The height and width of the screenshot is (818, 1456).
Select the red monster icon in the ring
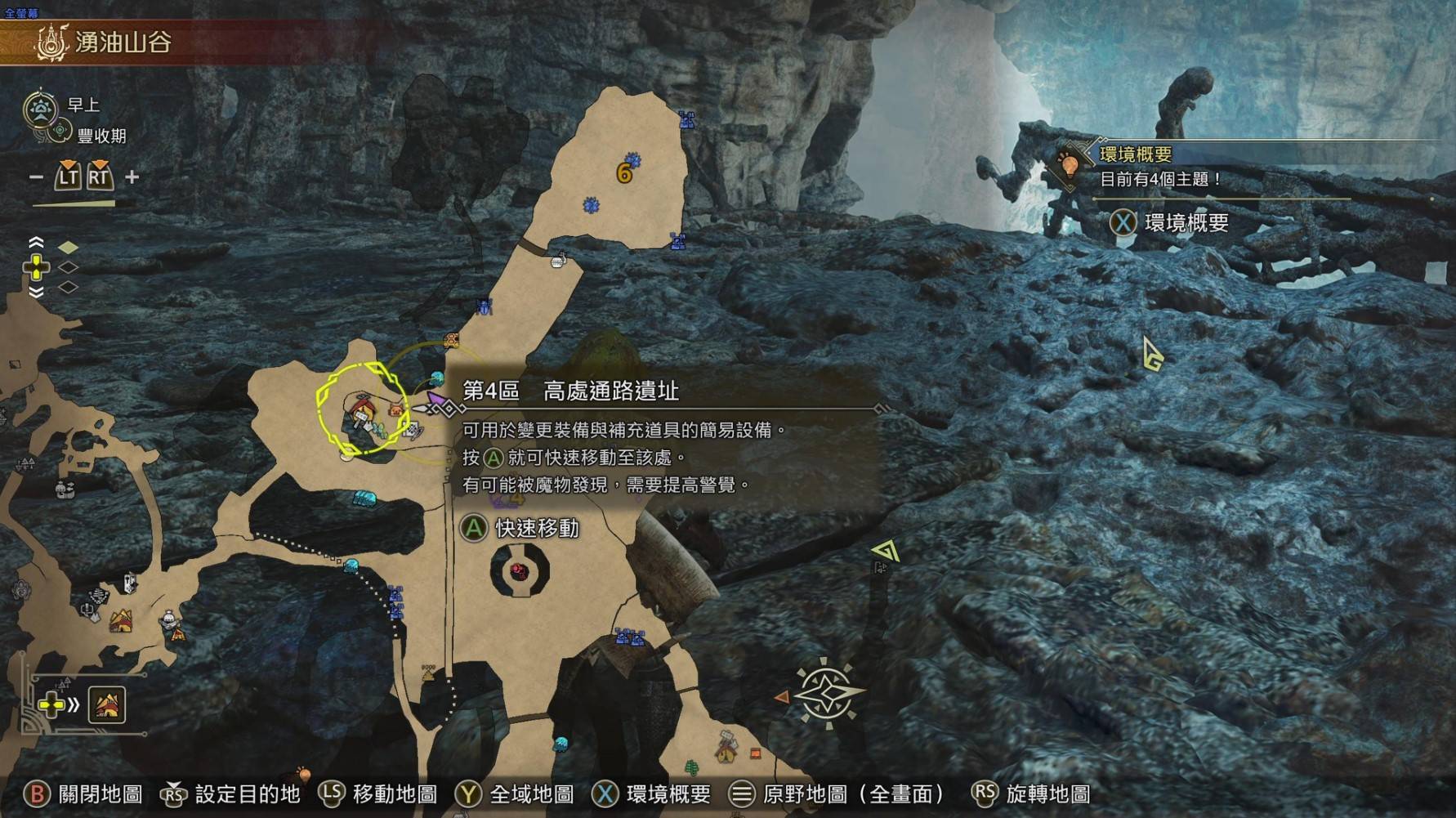[x=519, y=570]
